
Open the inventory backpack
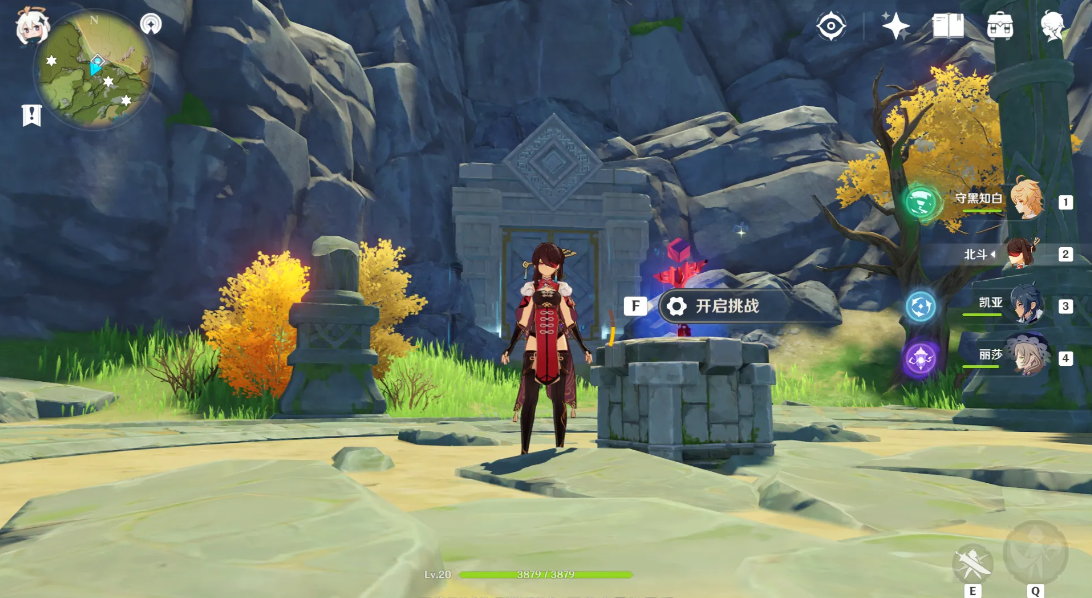(999, 26)
